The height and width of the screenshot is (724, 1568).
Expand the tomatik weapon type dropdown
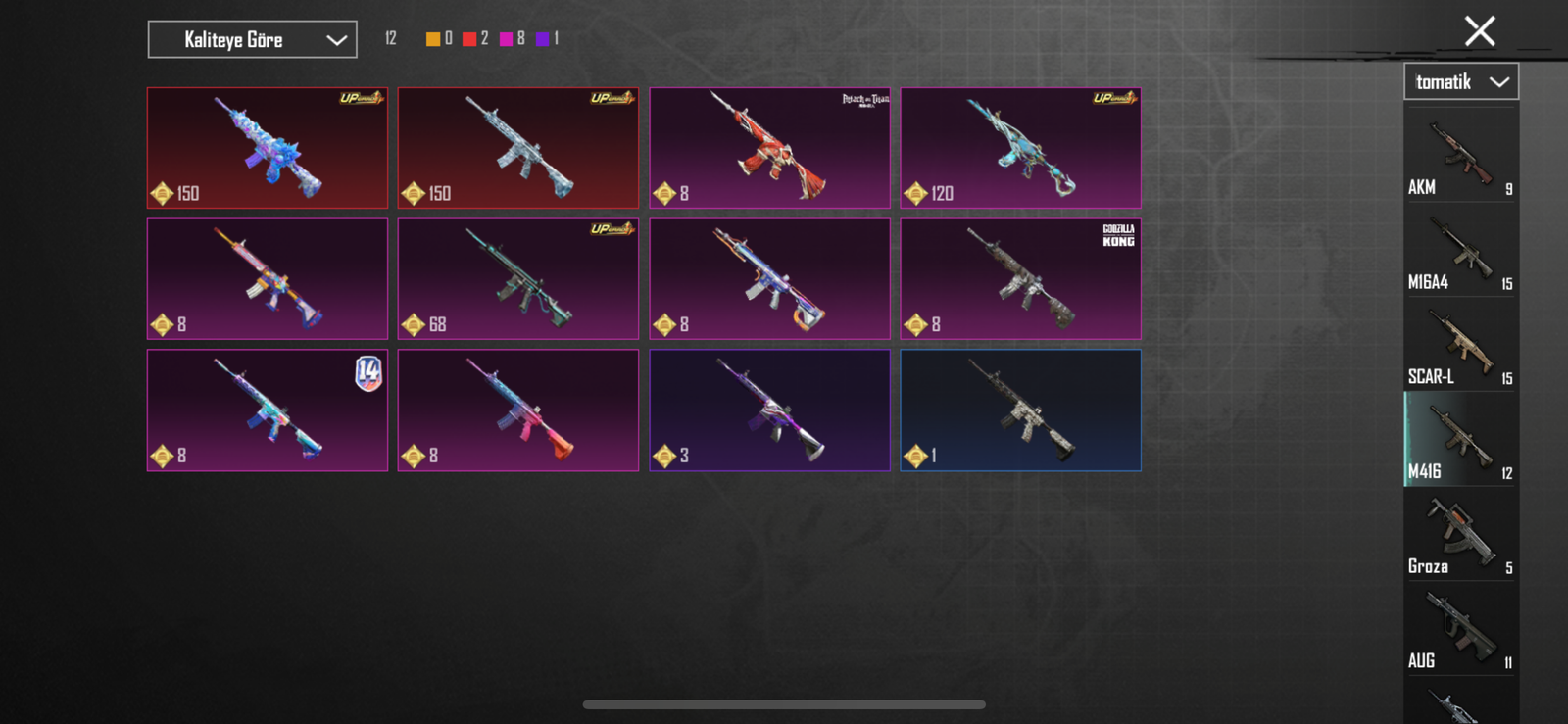pos(1461,82)
